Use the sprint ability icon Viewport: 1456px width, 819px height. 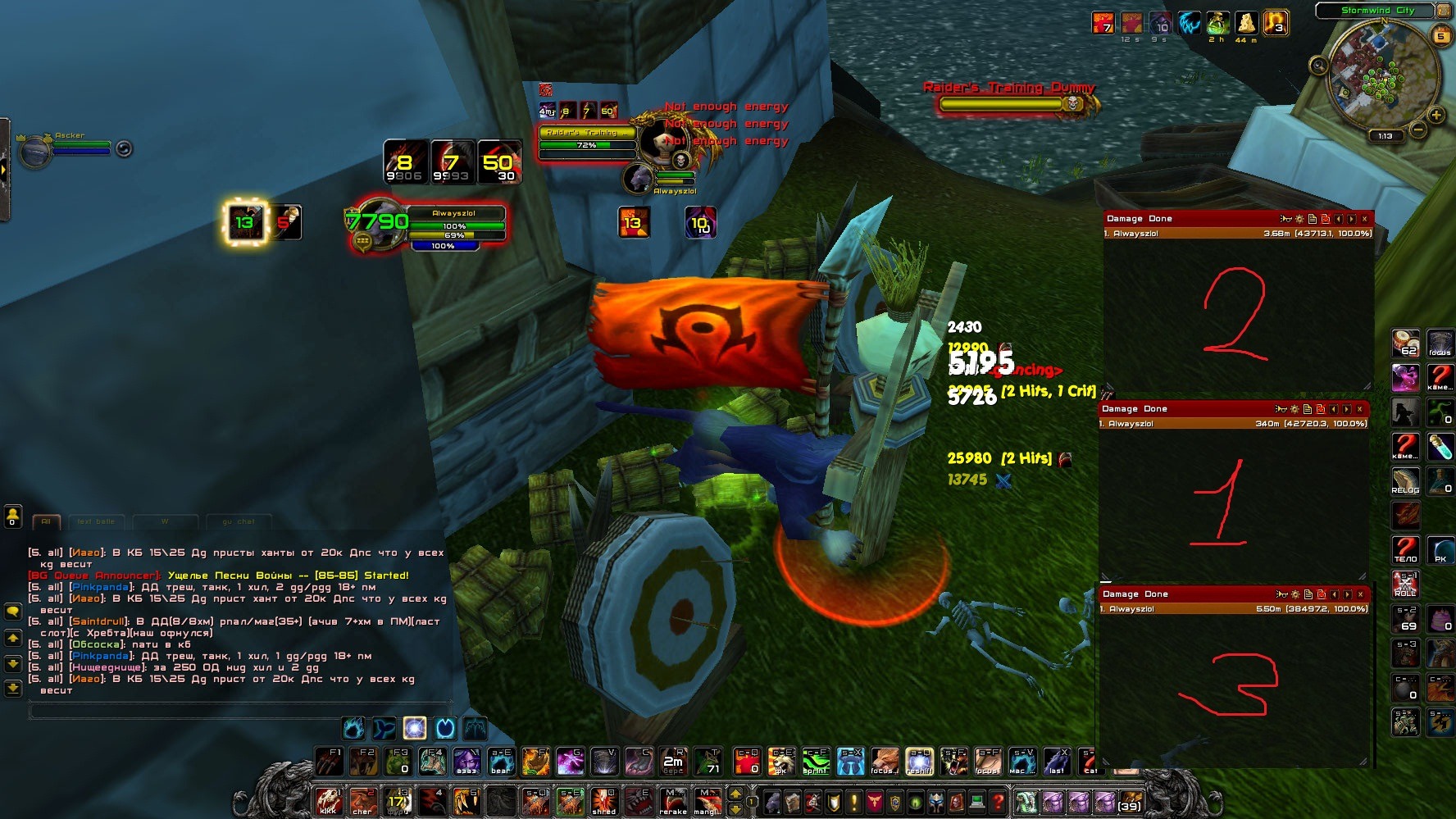816,762
